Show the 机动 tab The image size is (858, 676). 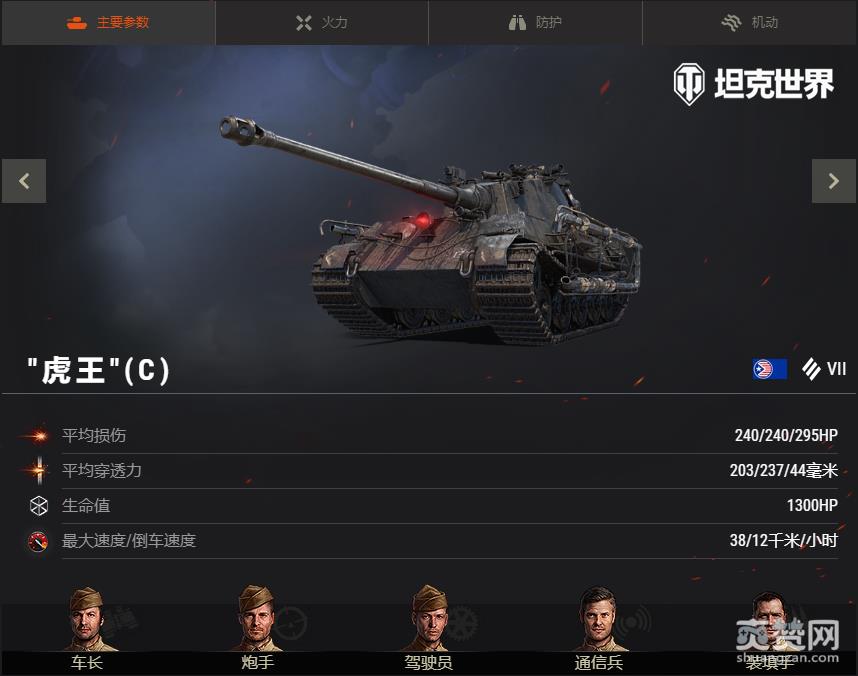[x=750, y=22]
